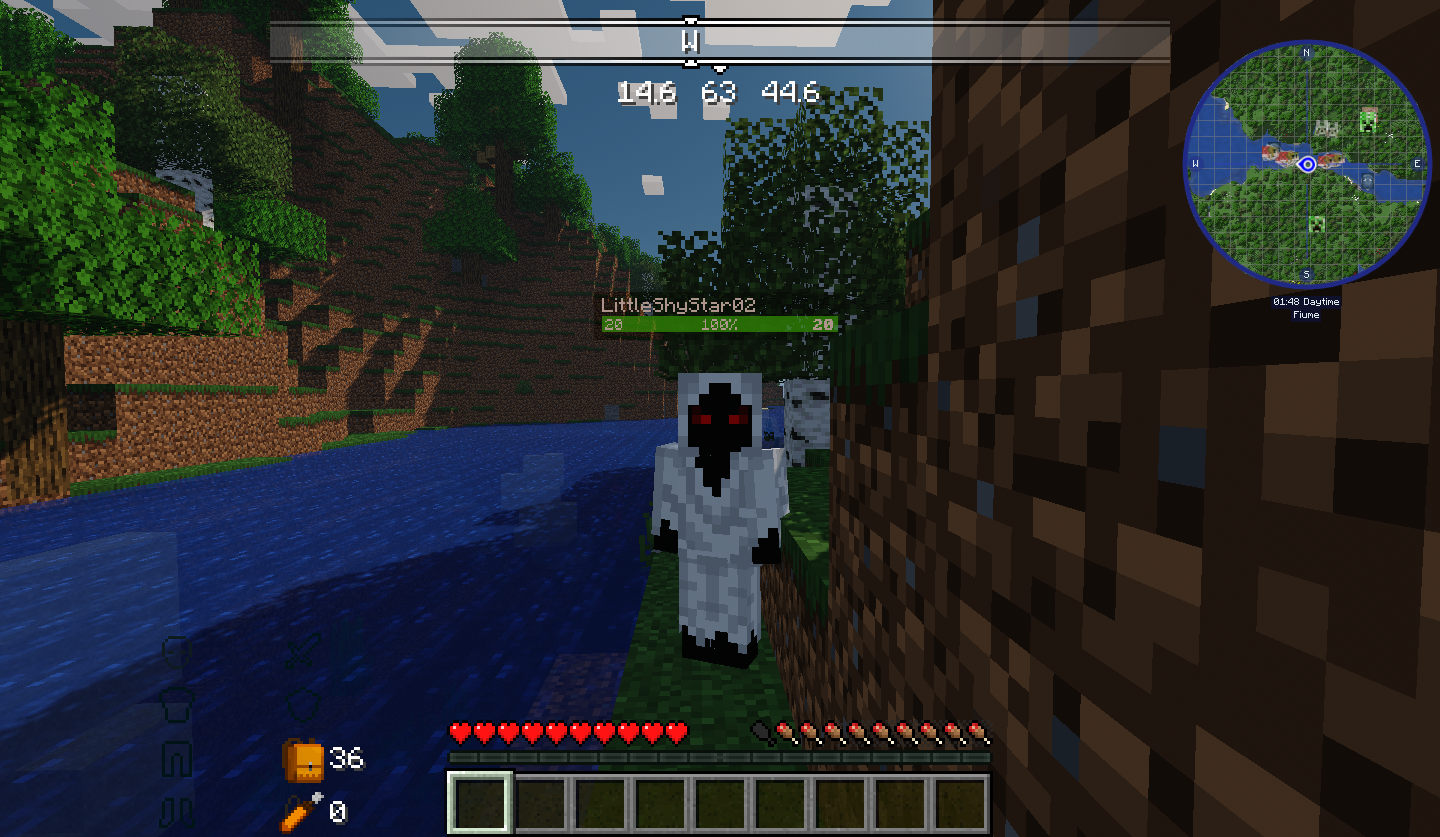Click the cow icons cluster west of player marker
The image size is (1440, 837).
click(x=1278, y=152)
